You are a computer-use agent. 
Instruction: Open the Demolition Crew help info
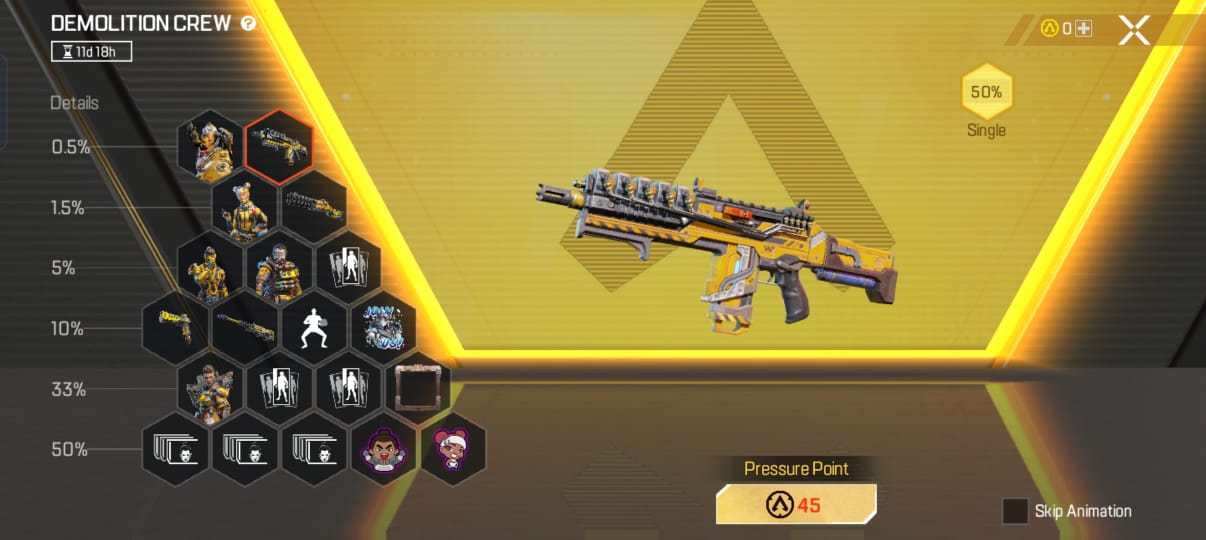pyautogui.click(x=248, y=23)
